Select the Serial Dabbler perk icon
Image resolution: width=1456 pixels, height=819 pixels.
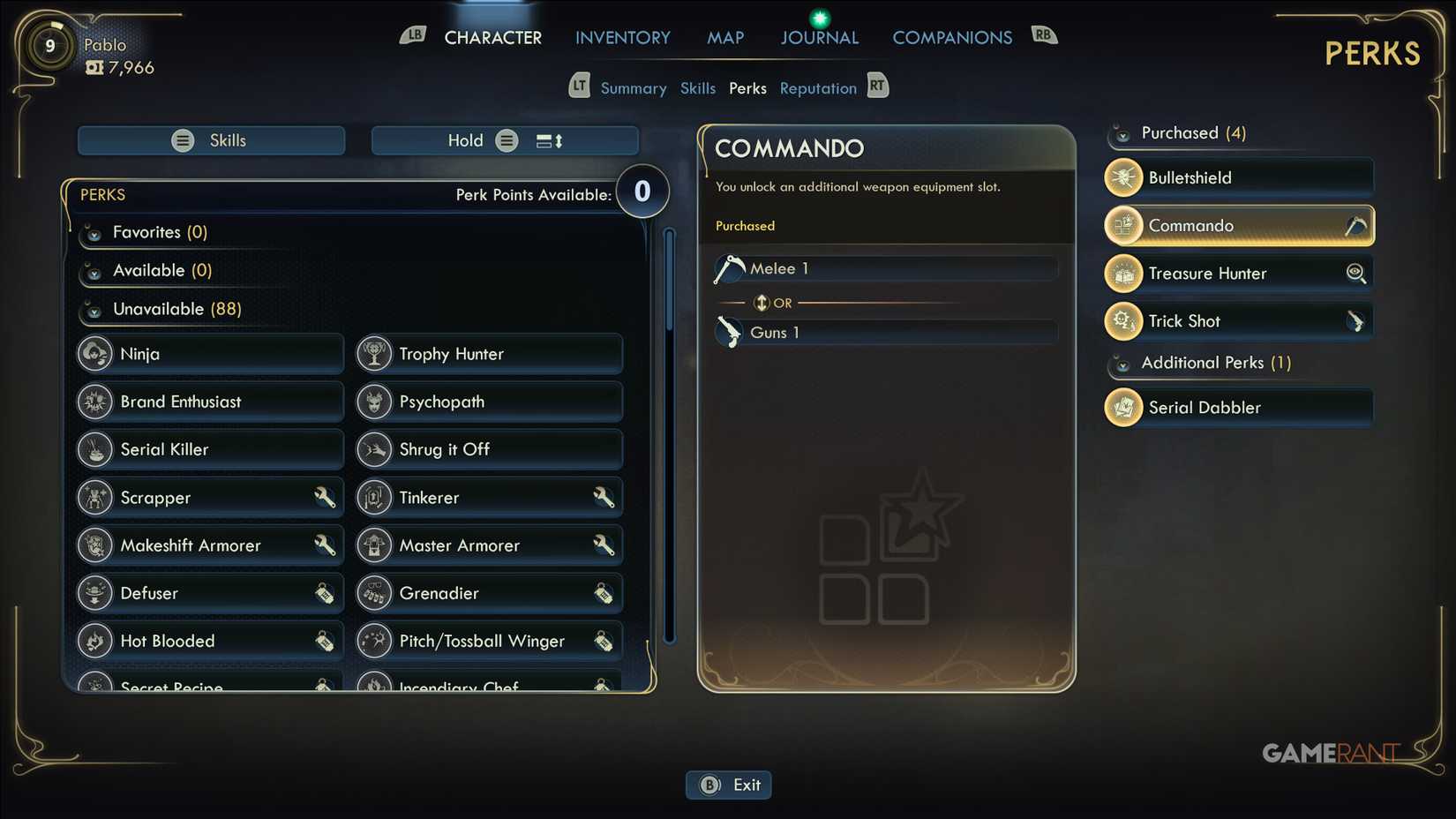pos(1122,407)
